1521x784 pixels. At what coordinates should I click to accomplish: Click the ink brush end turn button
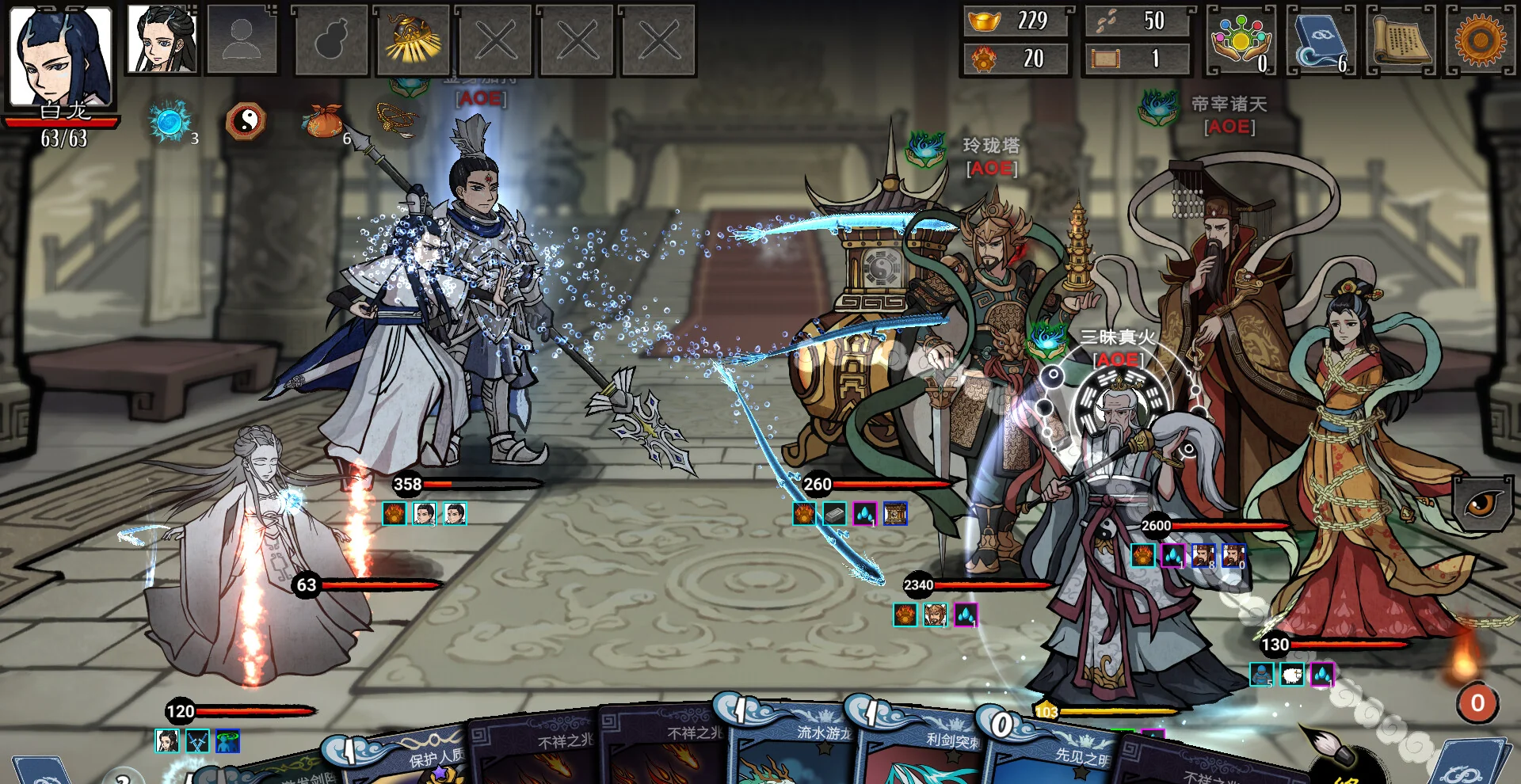pos(1339,756)
